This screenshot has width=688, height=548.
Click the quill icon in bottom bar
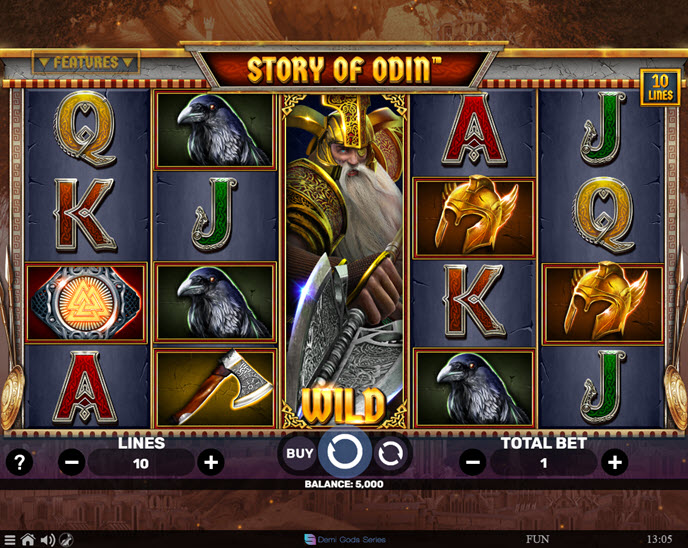(66, 540)
